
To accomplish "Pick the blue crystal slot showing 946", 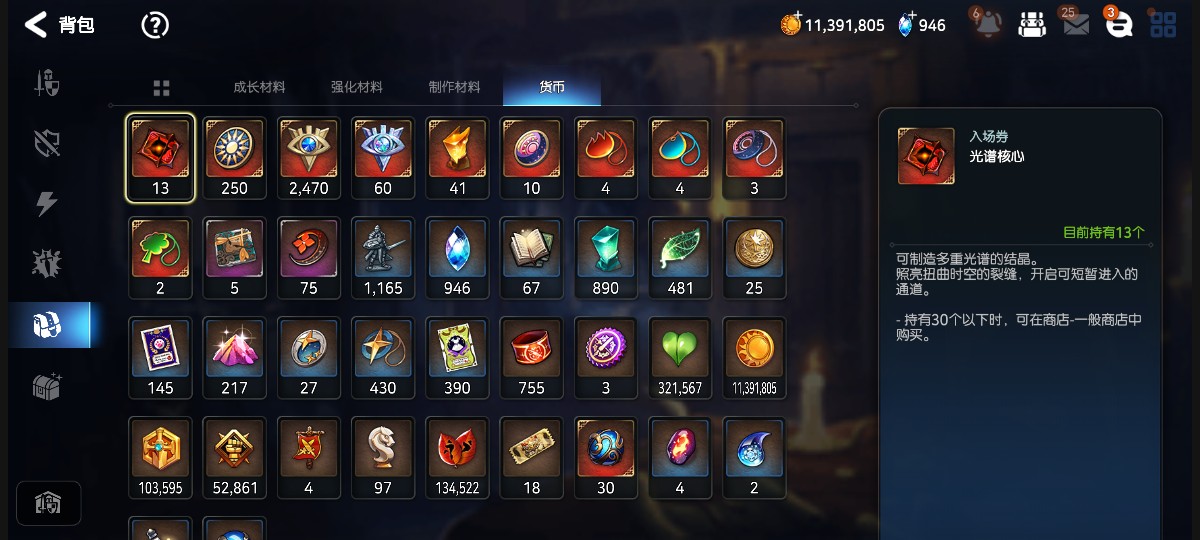I will 457,258.
